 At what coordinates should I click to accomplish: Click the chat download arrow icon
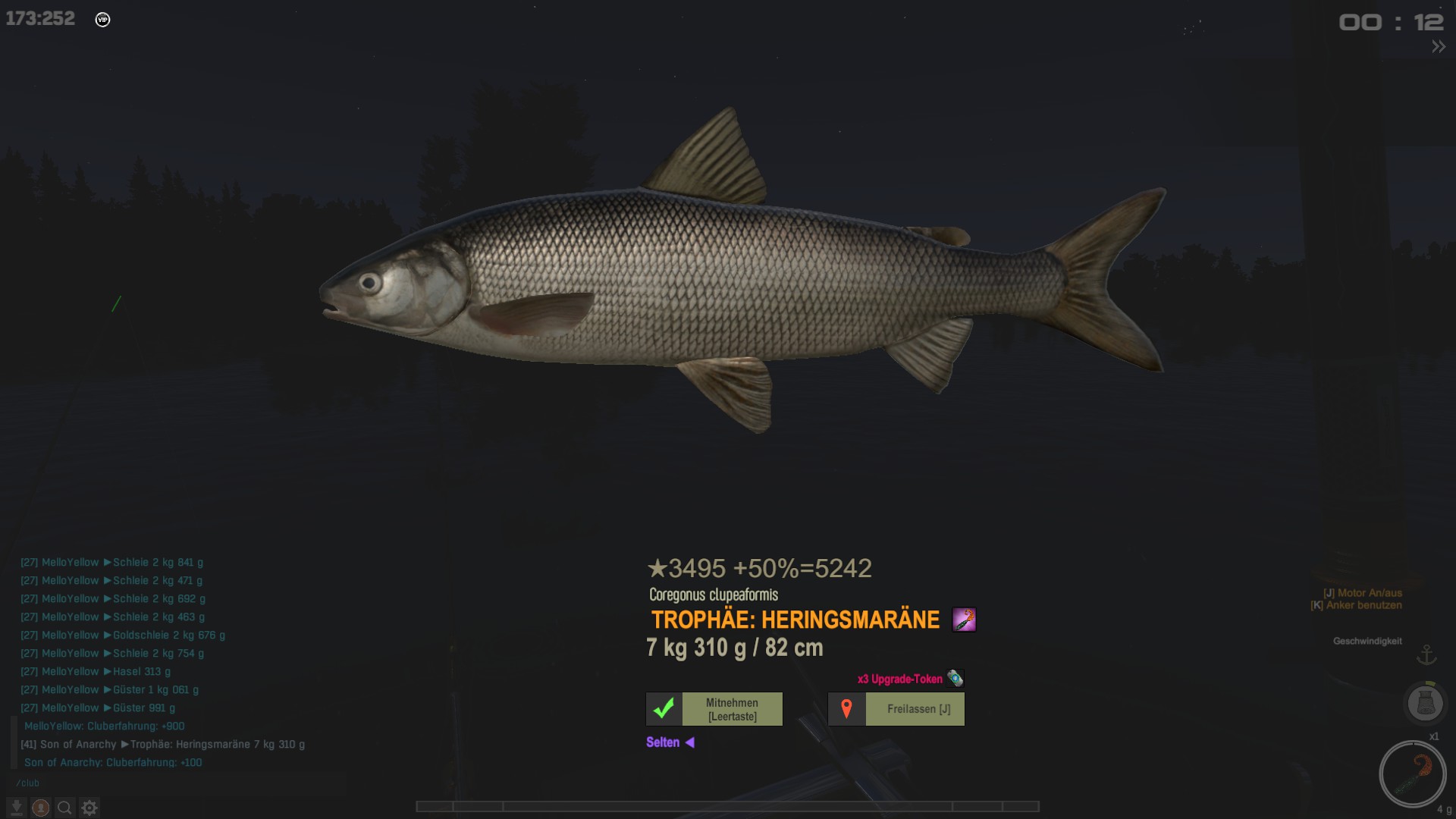point(17,808)
